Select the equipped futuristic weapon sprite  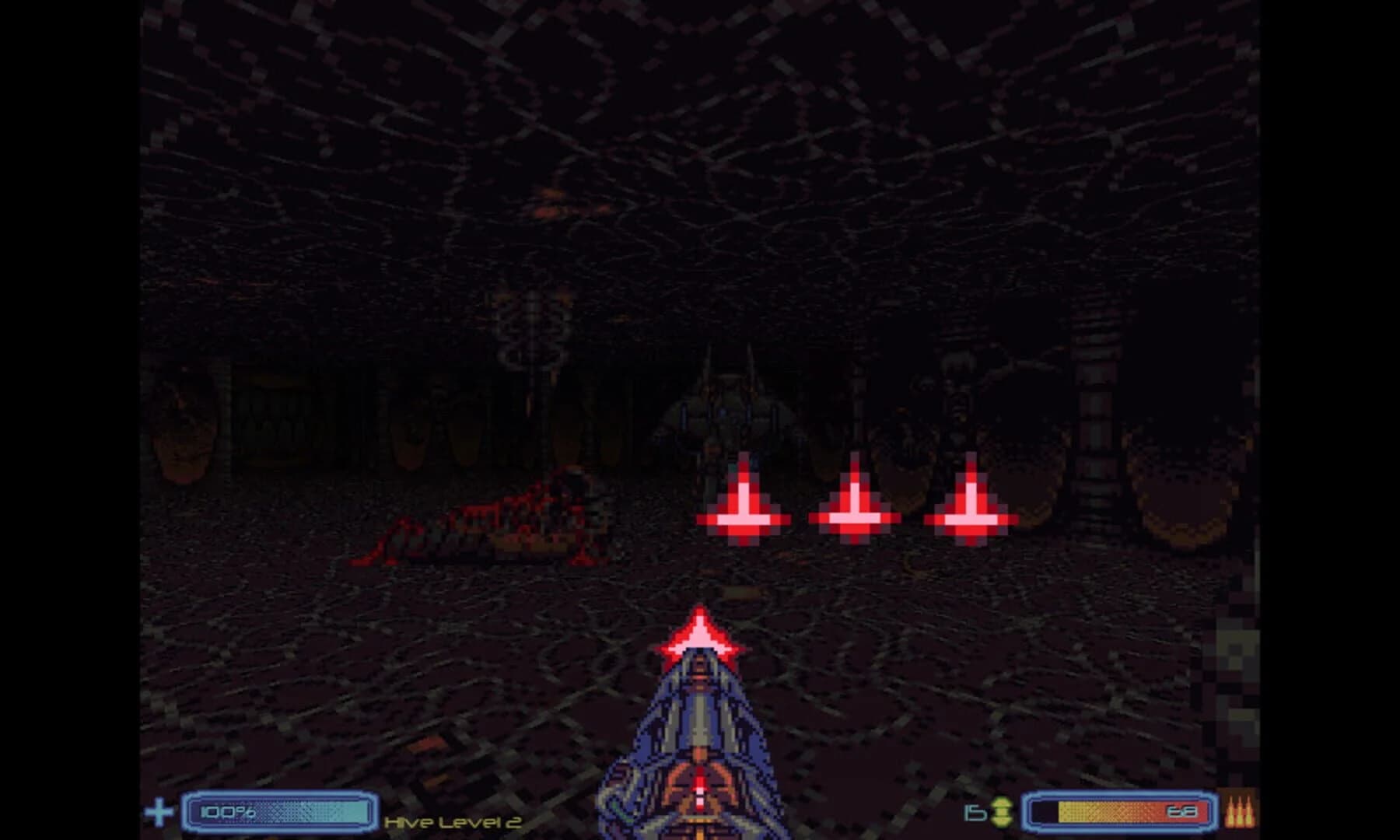pyautogui.click(x=698, y=747)
